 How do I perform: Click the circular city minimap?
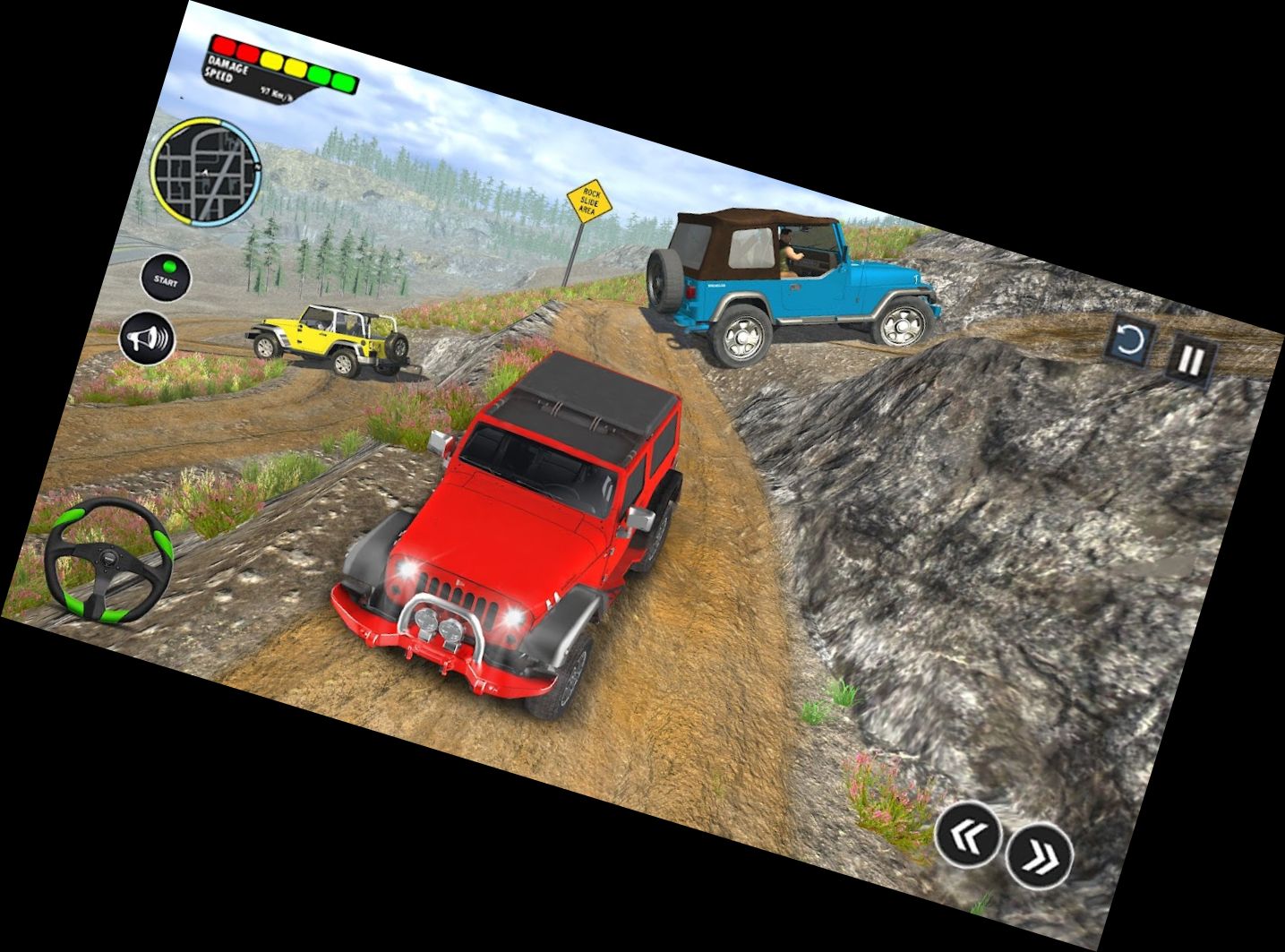pos(205,169)
